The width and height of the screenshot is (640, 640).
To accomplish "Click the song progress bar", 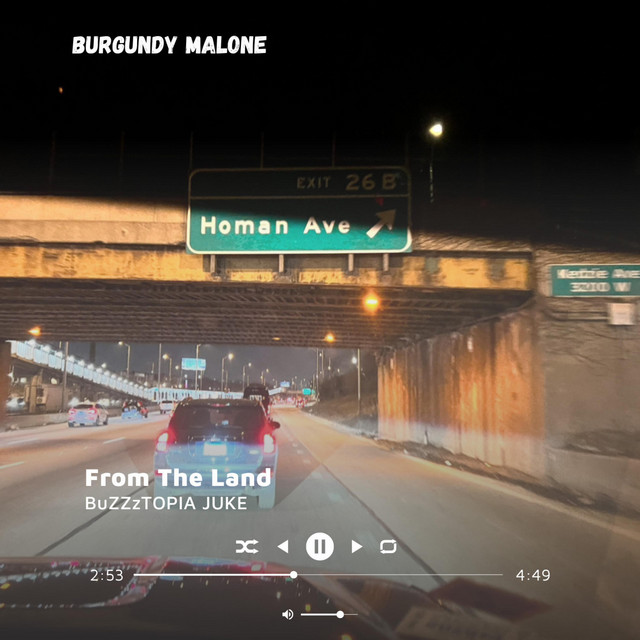I will pyautogui.click(x=320, y=574).
